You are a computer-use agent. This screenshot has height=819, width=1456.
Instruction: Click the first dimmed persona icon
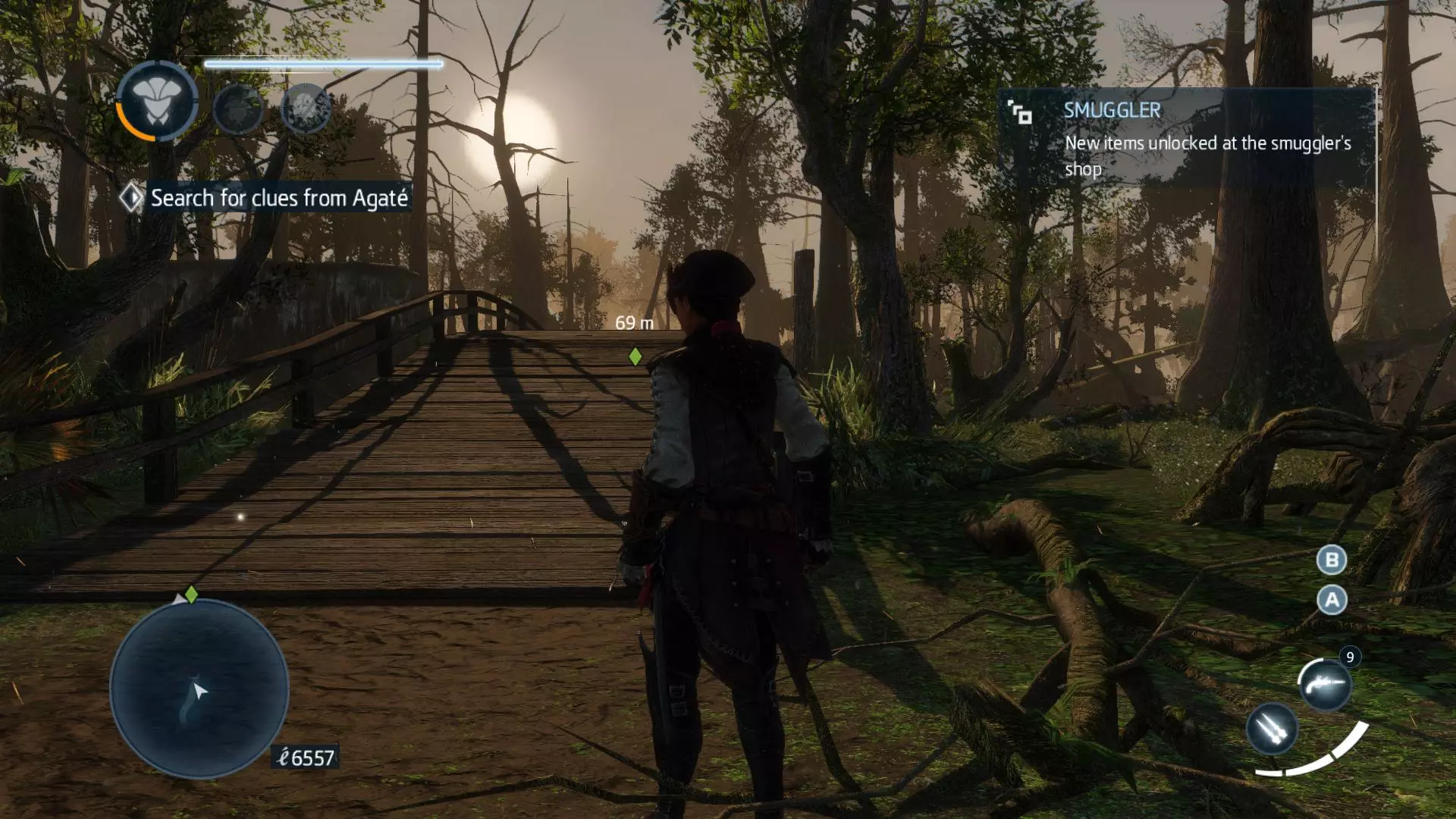coord(238,109)
